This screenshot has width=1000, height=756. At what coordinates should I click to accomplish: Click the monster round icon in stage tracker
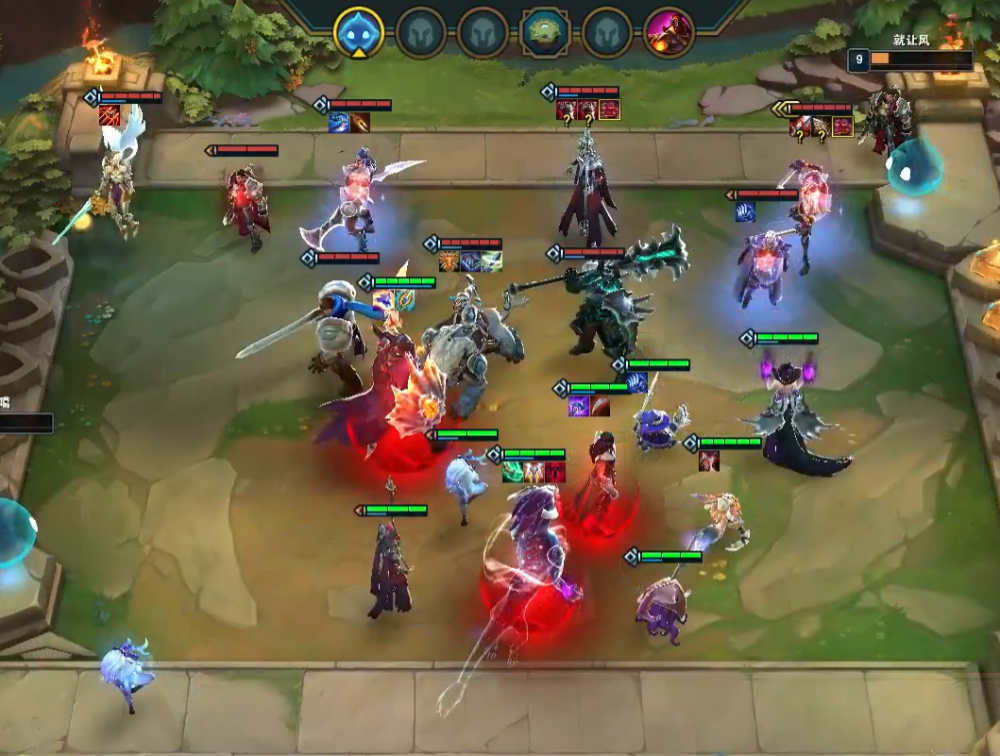pos(545,33)
